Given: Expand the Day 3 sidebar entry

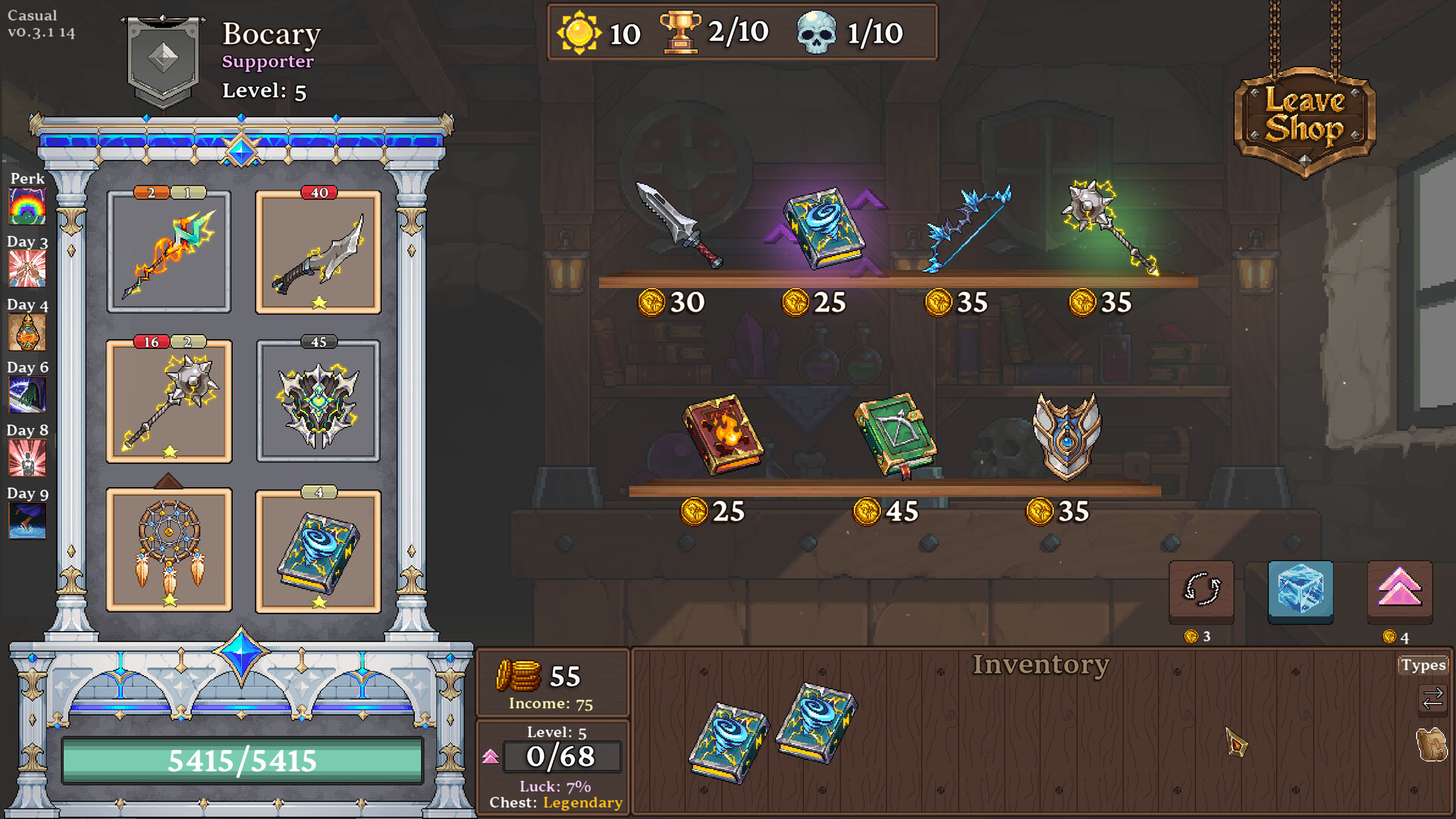Looking at the screenshot, I should tap(27, 268).
